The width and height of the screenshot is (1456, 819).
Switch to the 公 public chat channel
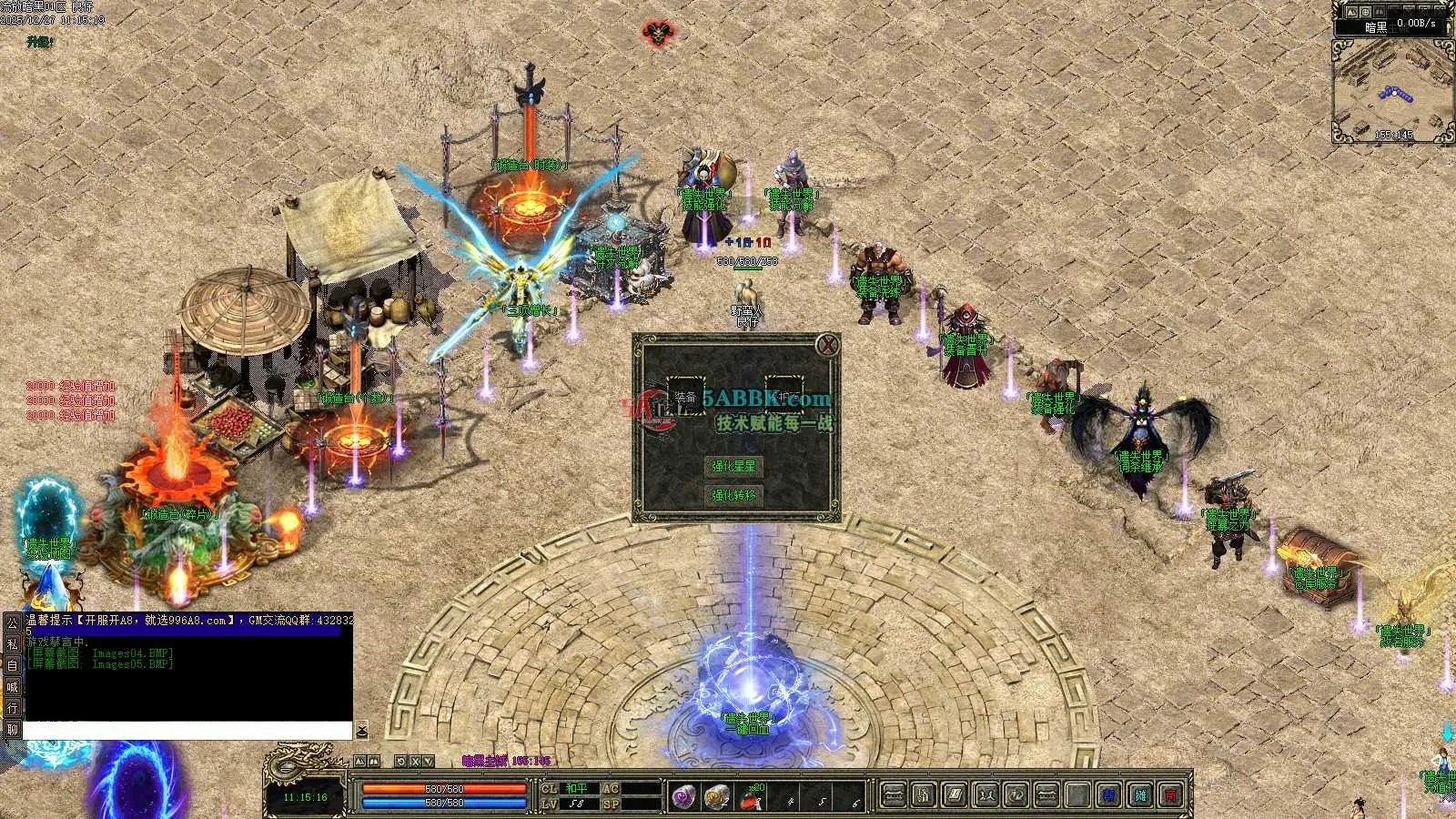[12, 623]
